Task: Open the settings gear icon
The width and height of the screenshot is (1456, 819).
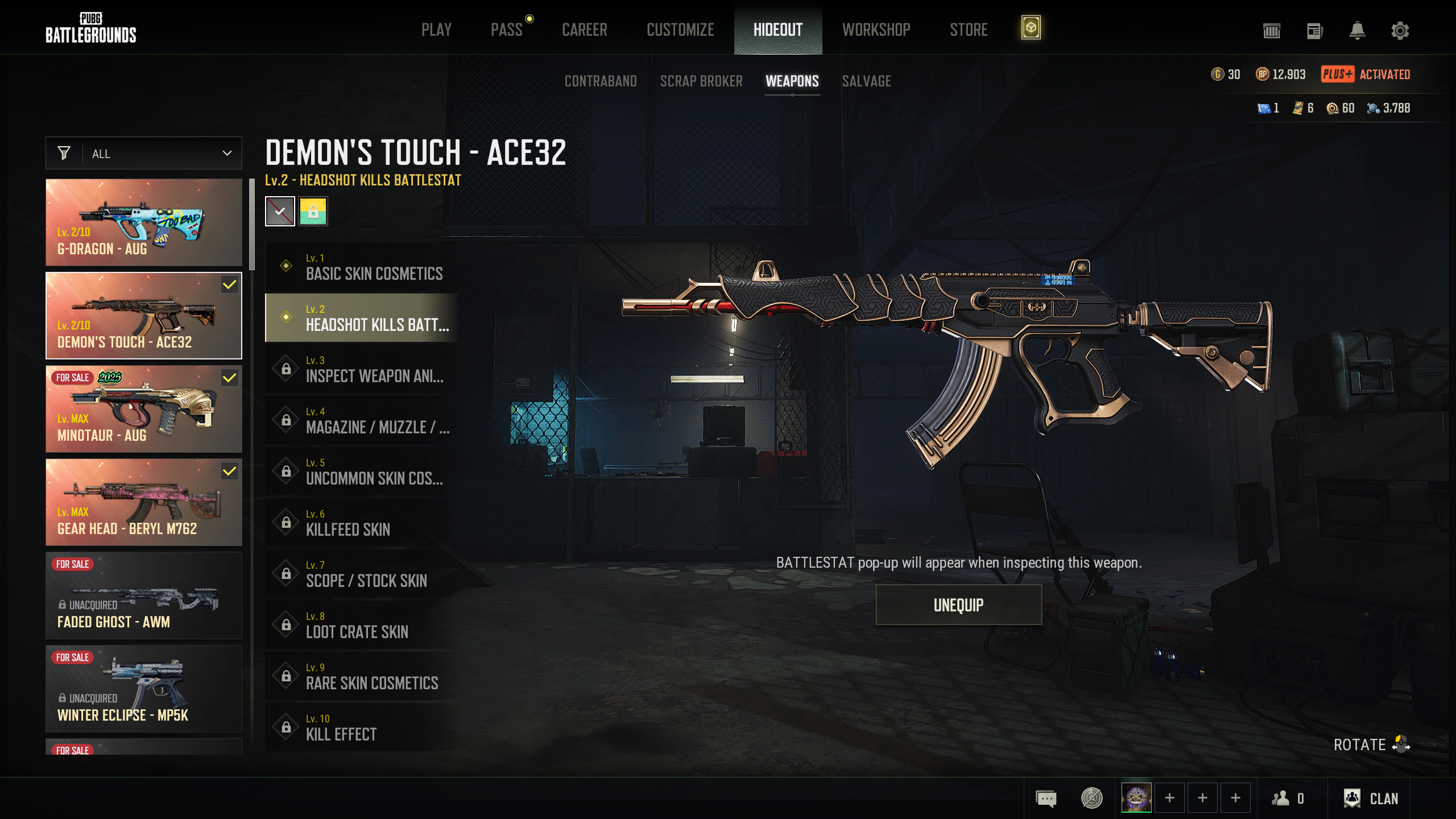Action: [x=1400, y=31]
